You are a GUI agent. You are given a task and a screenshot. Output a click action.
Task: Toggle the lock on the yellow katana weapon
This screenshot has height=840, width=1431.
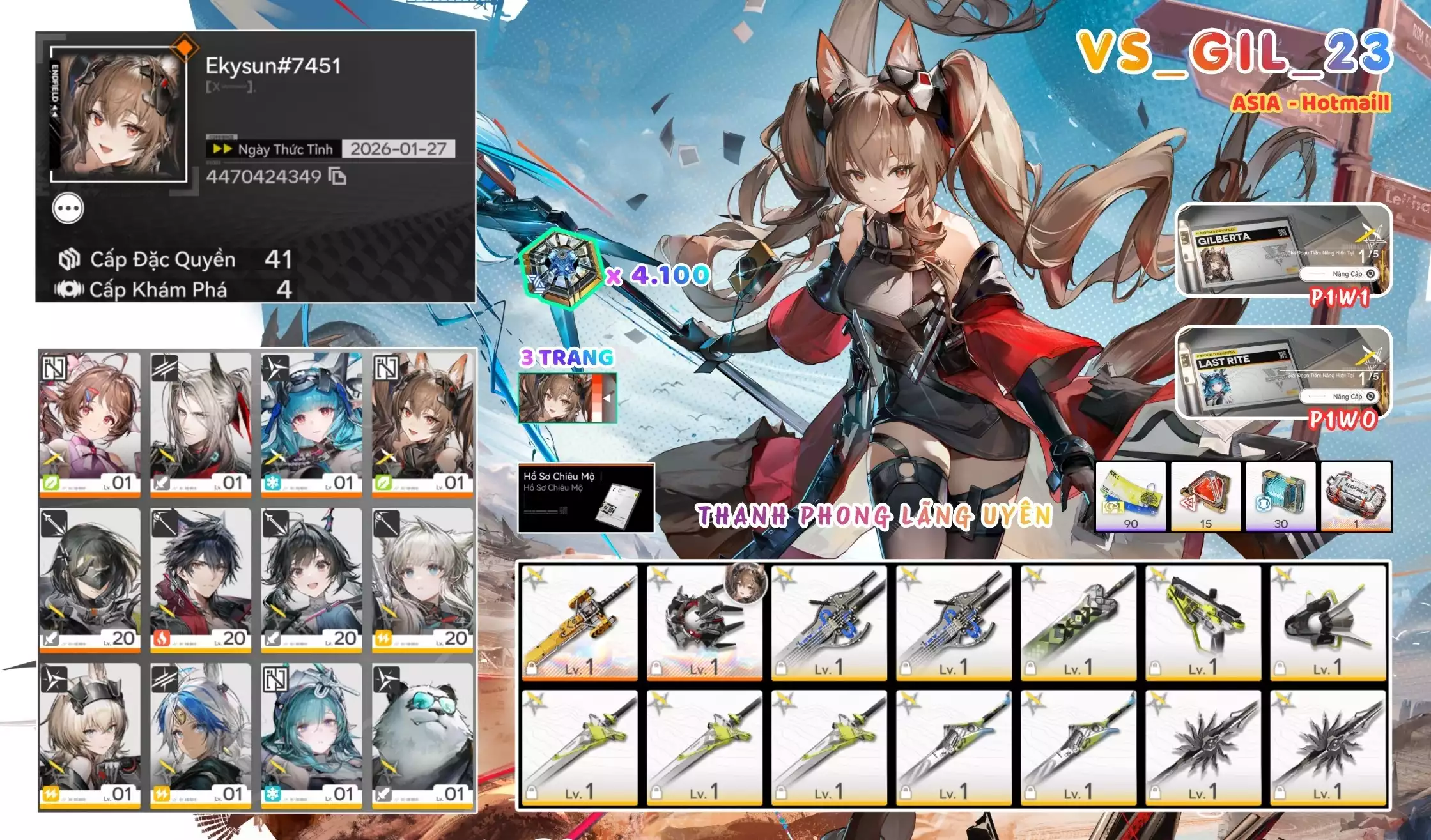click(x=532, y=668)
